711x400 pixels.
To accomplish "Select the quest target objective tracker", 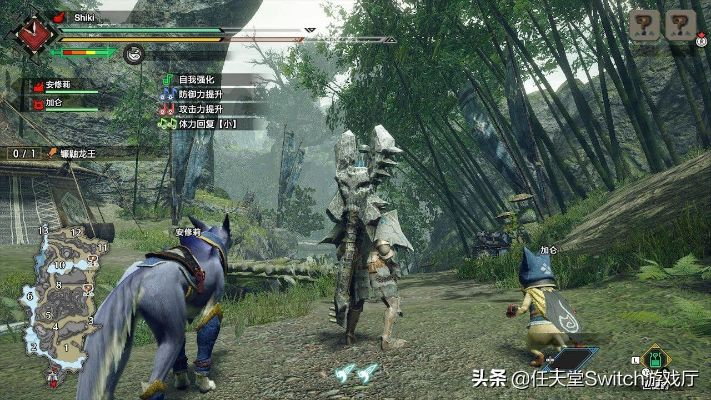I will [x=68, y=154].
